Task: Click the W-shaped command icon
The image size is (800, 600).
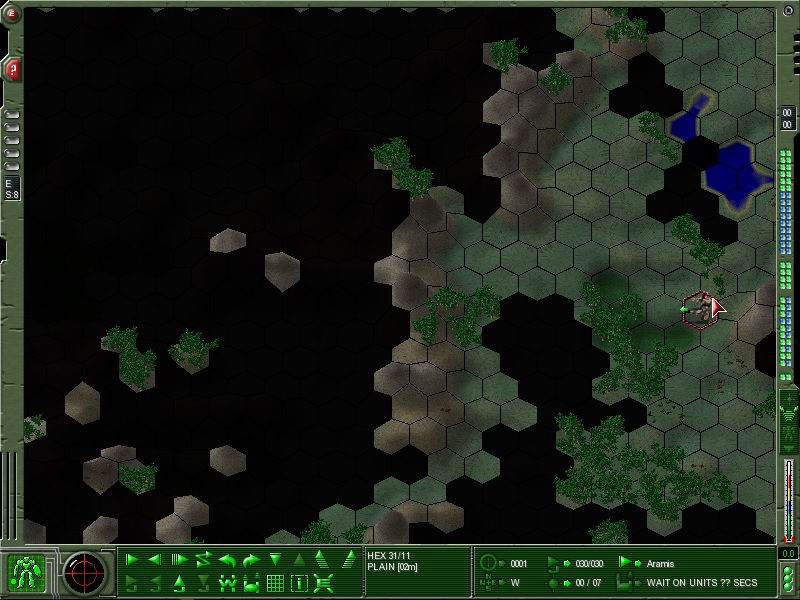Action: click(x=227, y=583)
